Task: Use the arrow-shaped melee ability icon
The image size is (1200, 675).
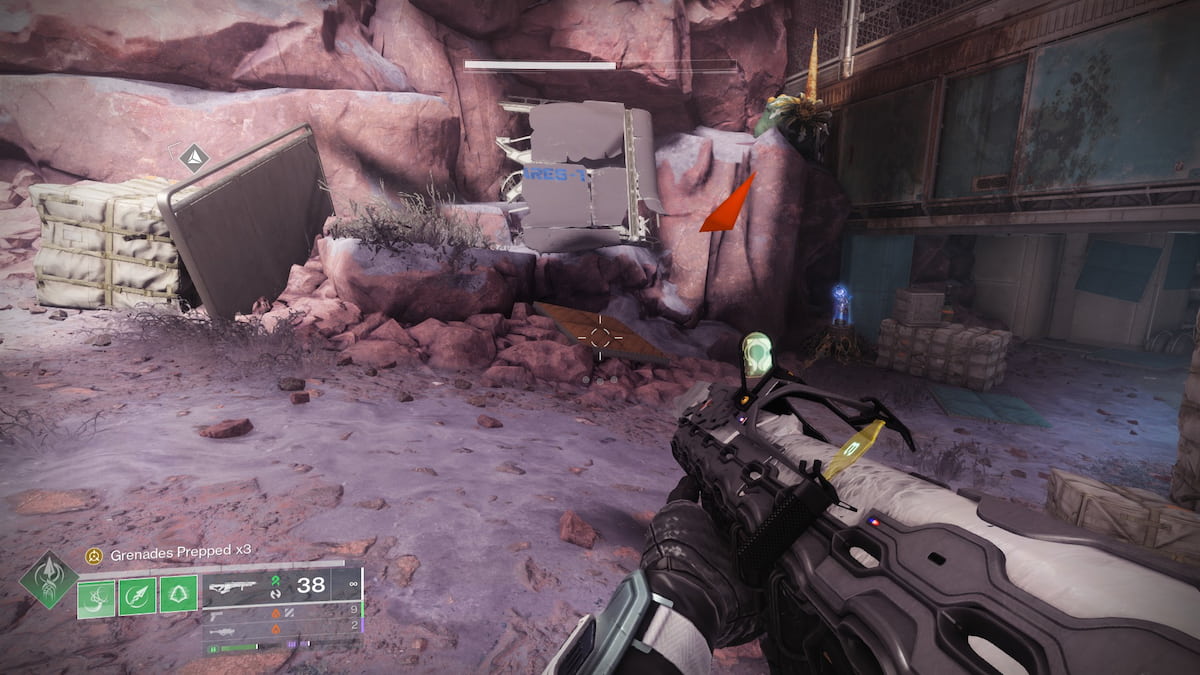Action: click(137, 597)
